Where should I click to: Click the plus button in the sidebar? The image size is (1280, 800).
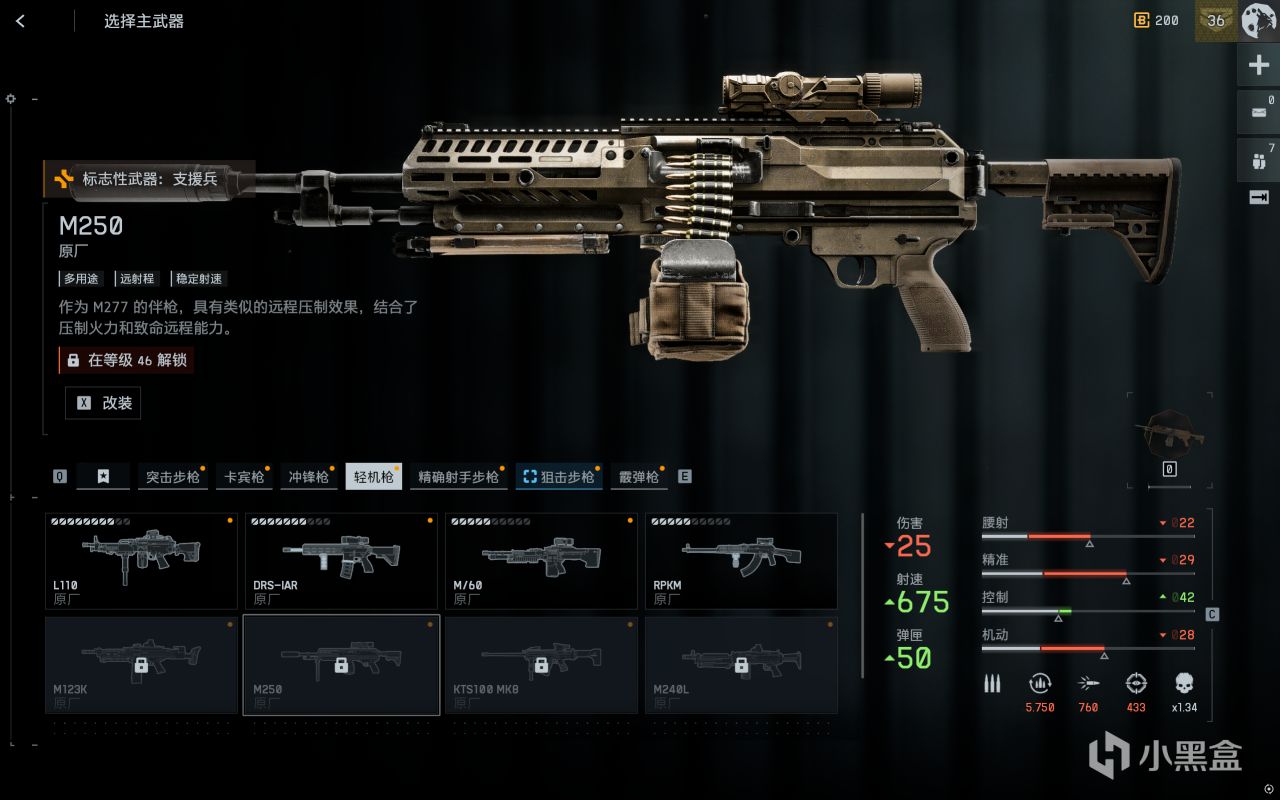coord(1259,66)
